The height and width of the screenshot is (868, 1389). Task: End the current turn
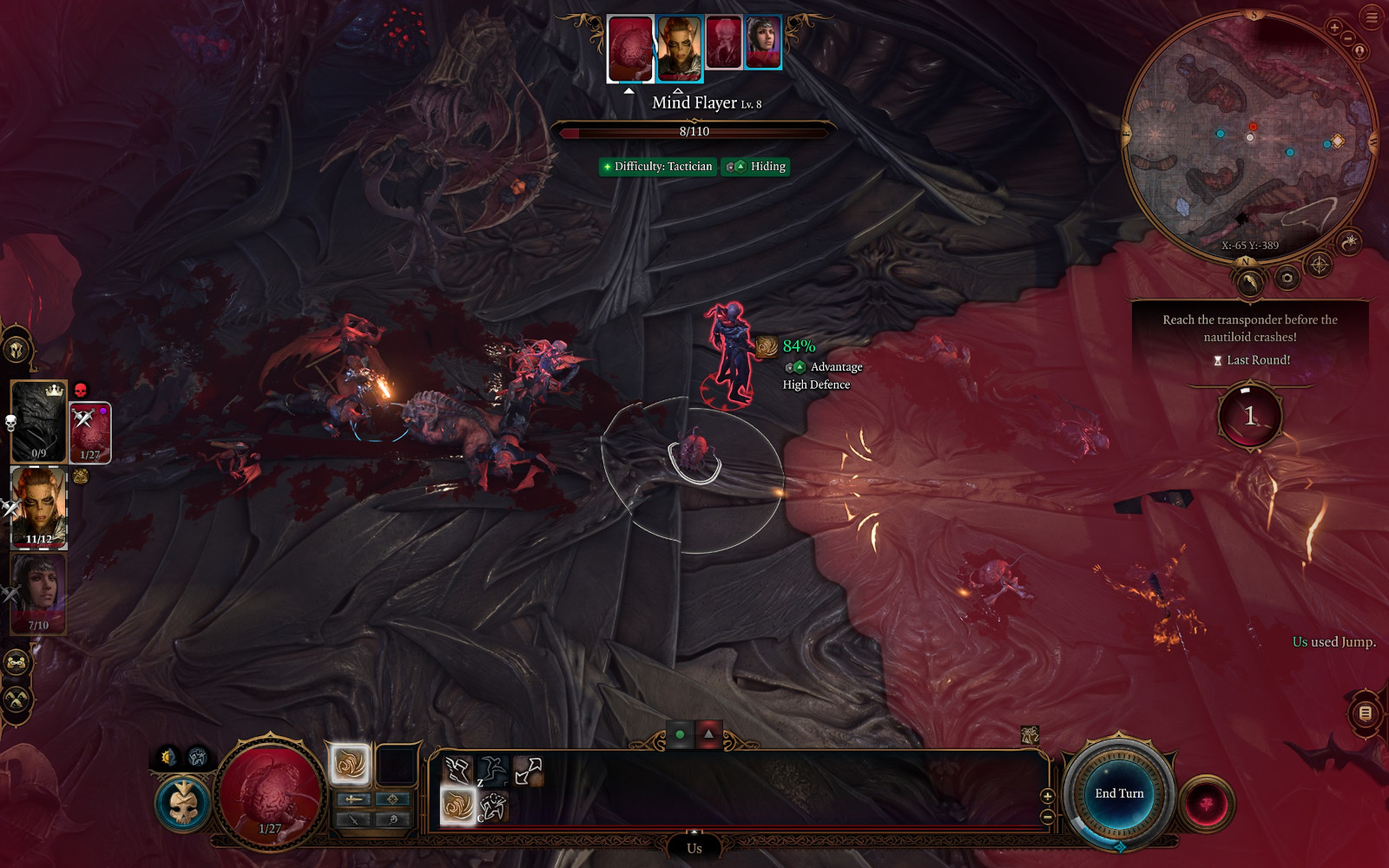1119,793
